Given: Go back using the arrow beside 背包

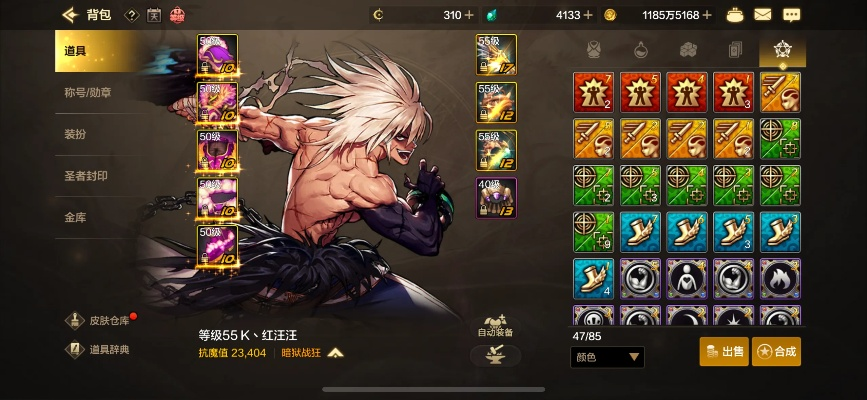Looking at the screenshot, I should coord(69,15).
